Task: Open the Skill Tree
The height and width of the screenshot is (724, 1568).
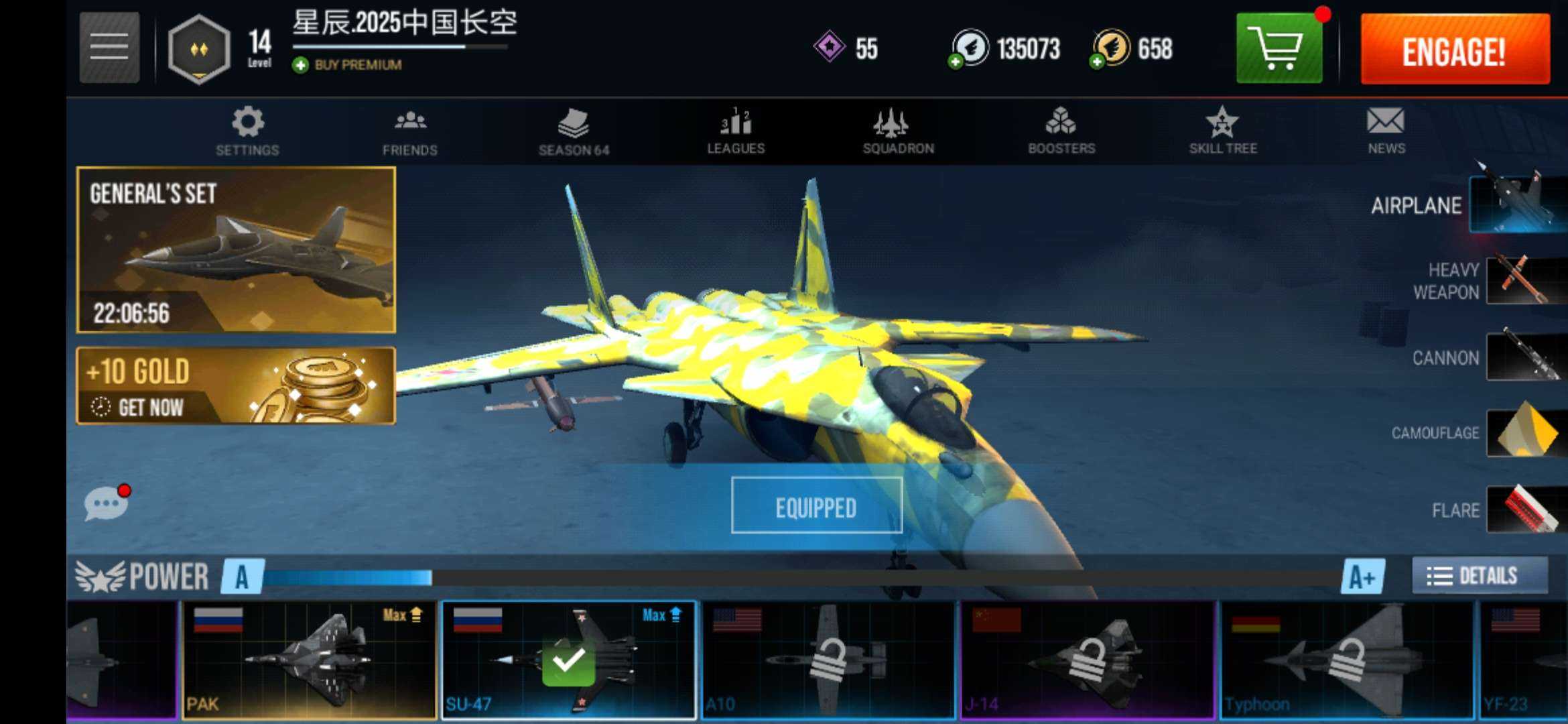Action: pyautogui.click(x=1223, y=131)
